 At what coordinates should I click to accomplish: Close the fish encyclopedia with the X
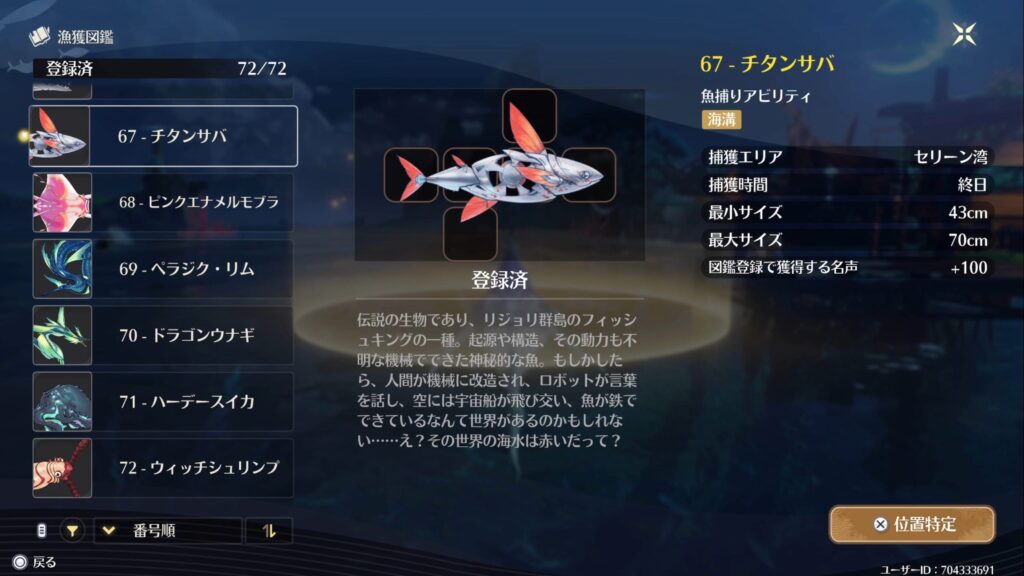(x=964, y=35)
